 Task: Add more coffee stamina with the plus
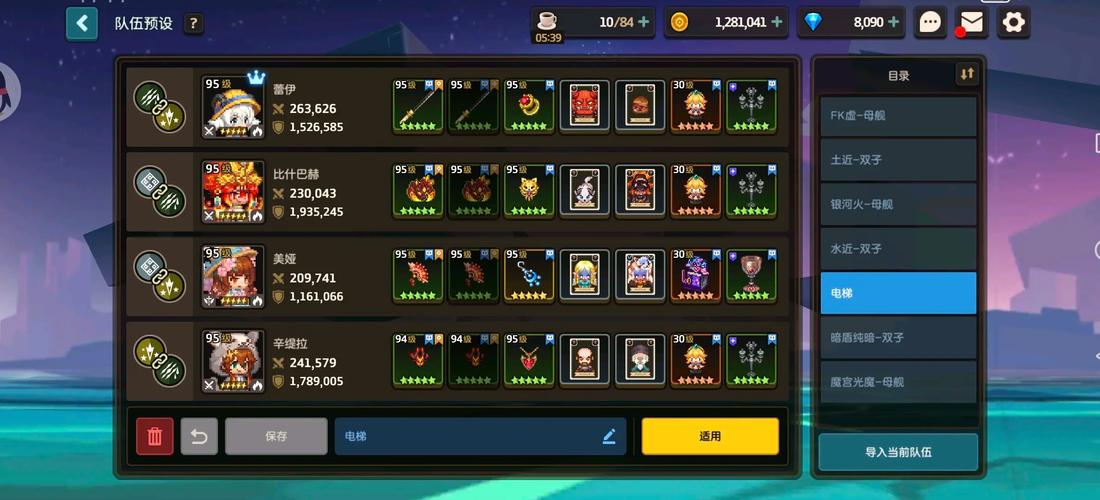coord(643,22)
